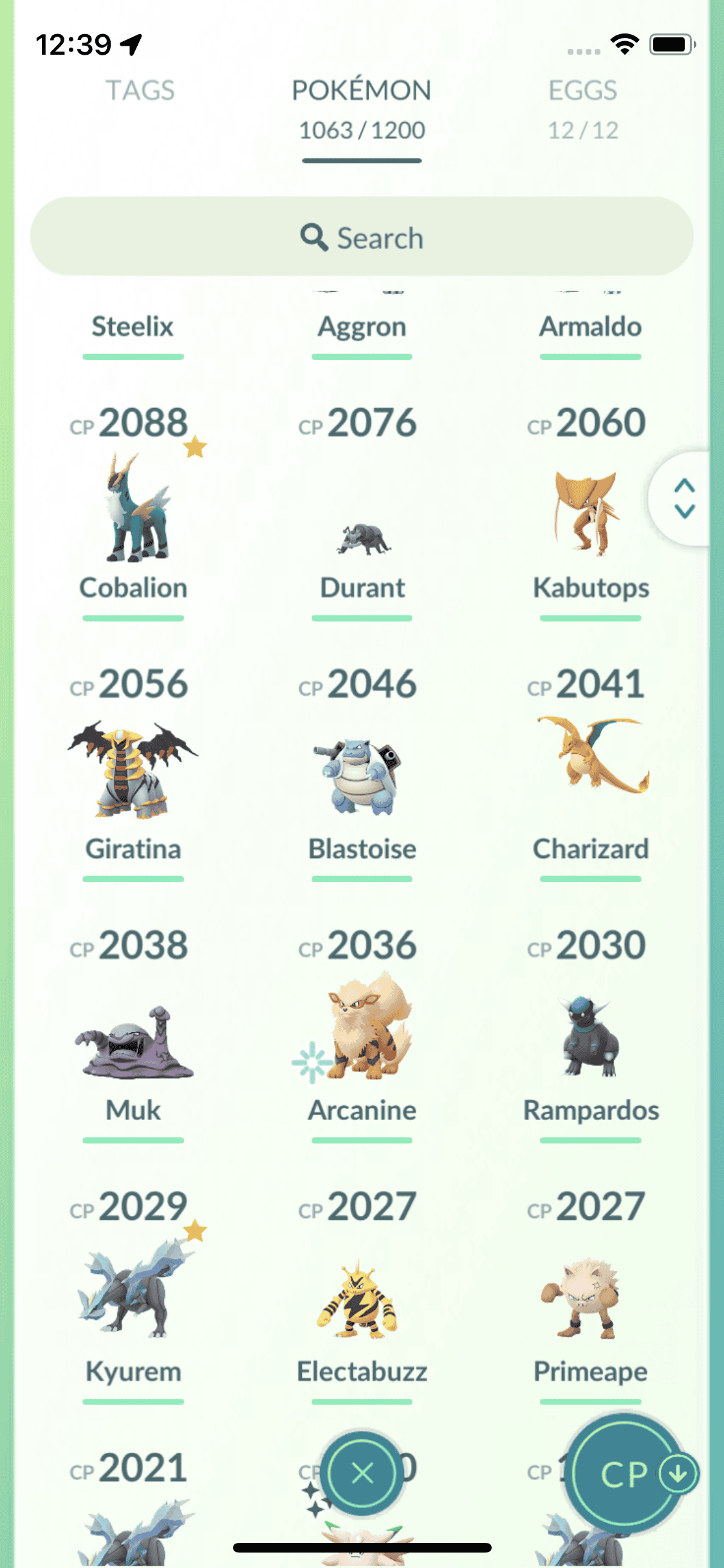Image resolution: width=724 pixels, height=1568 pixels.
Task: Close the Pokémon list with the X button
Action: 362,1473
